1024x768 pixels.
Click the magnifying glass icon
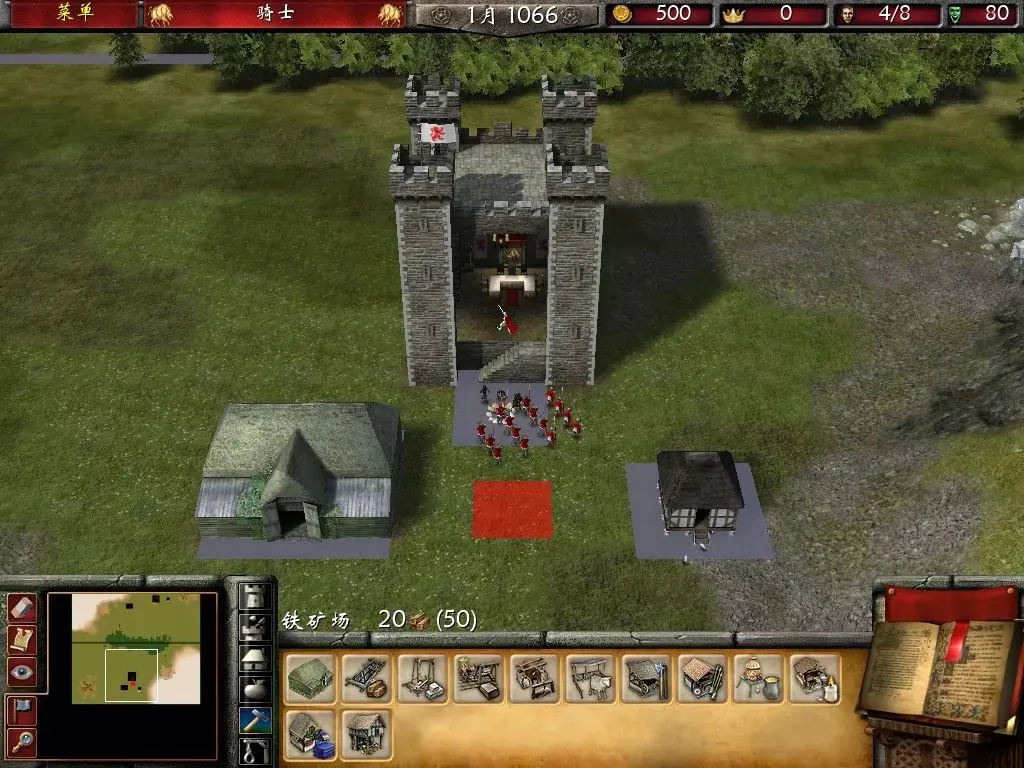[x=22, y=741]
